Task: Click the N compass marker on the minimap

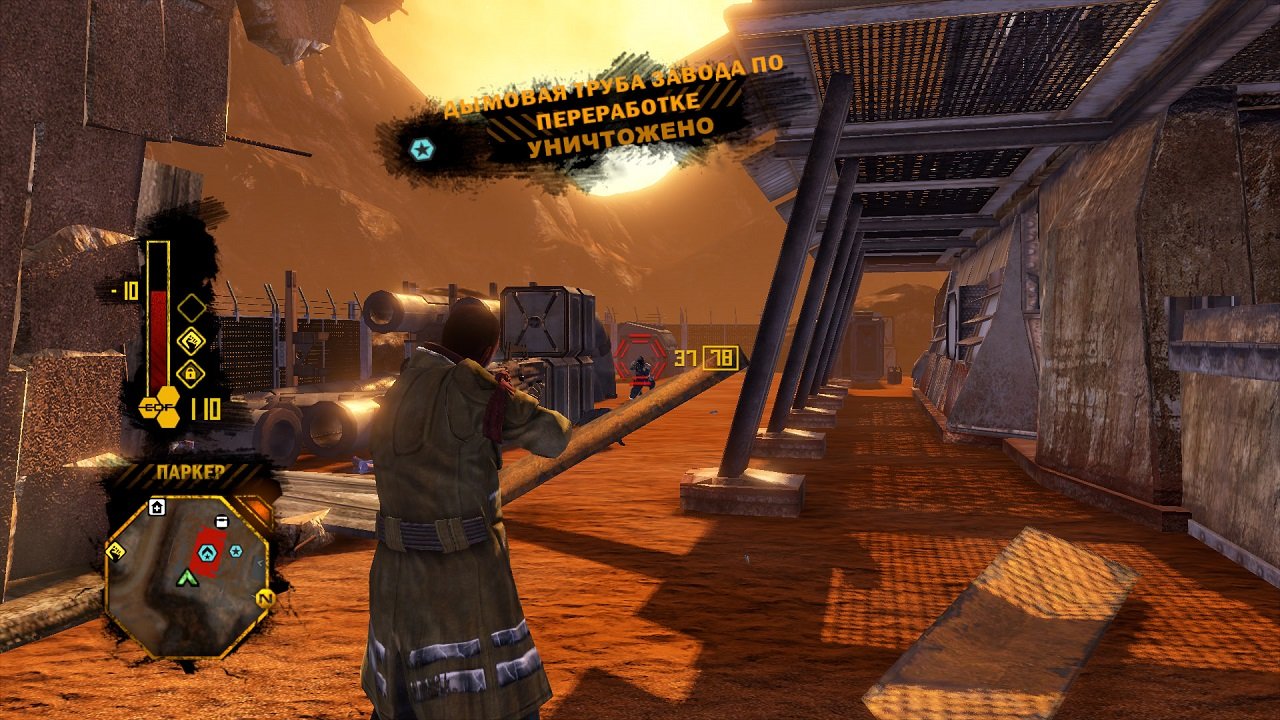Action: [265, 598]
